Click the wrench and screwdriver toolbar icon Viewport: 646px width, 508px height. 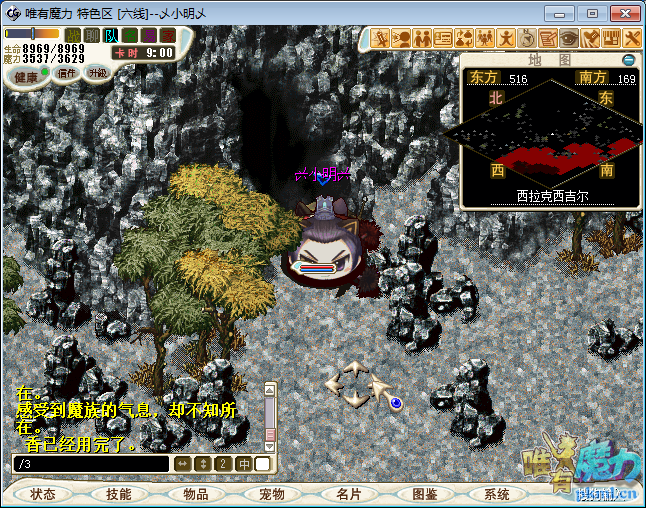tap(631, 38)
